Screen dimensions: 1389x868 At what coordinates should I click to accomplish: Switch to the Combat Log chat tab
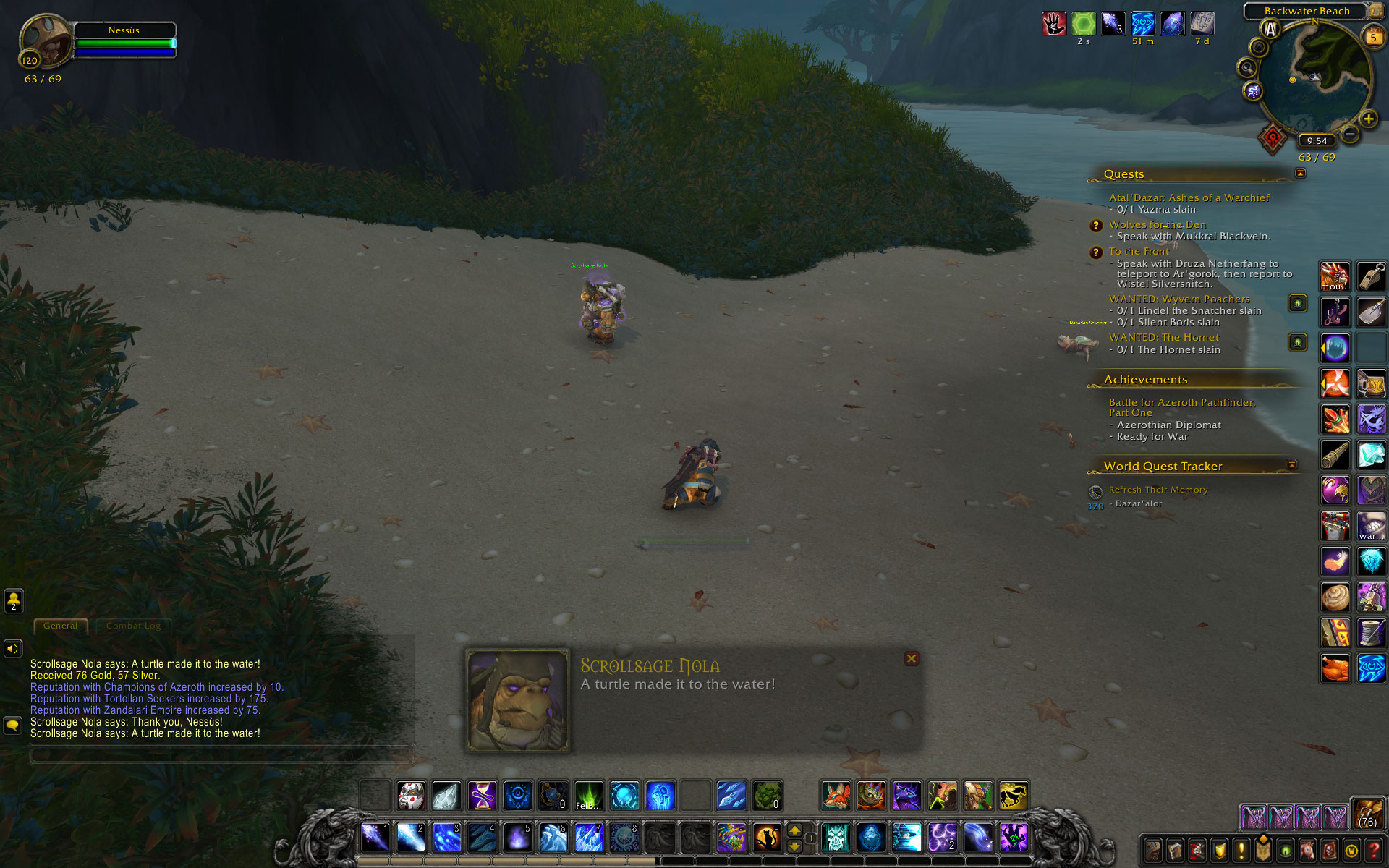133,626
